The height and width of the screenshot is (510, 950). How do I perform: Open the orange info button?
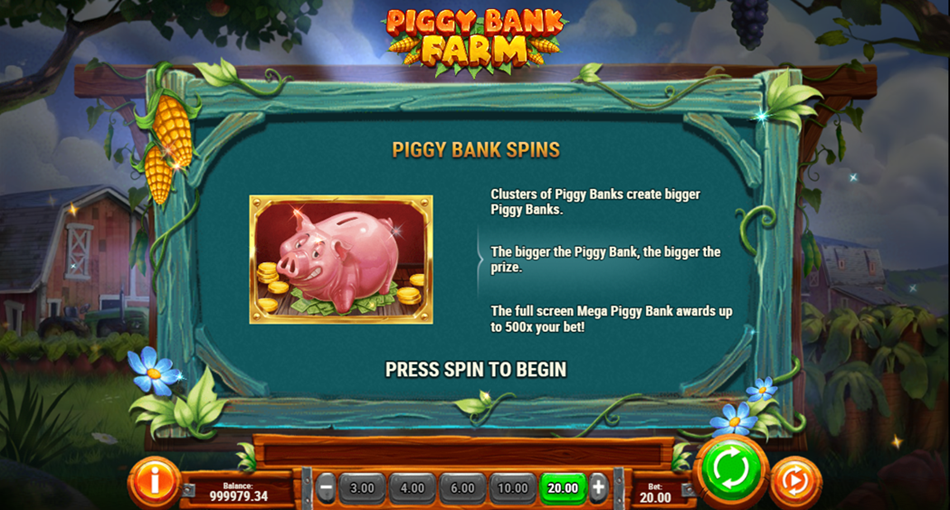click(x=154, y=482)
